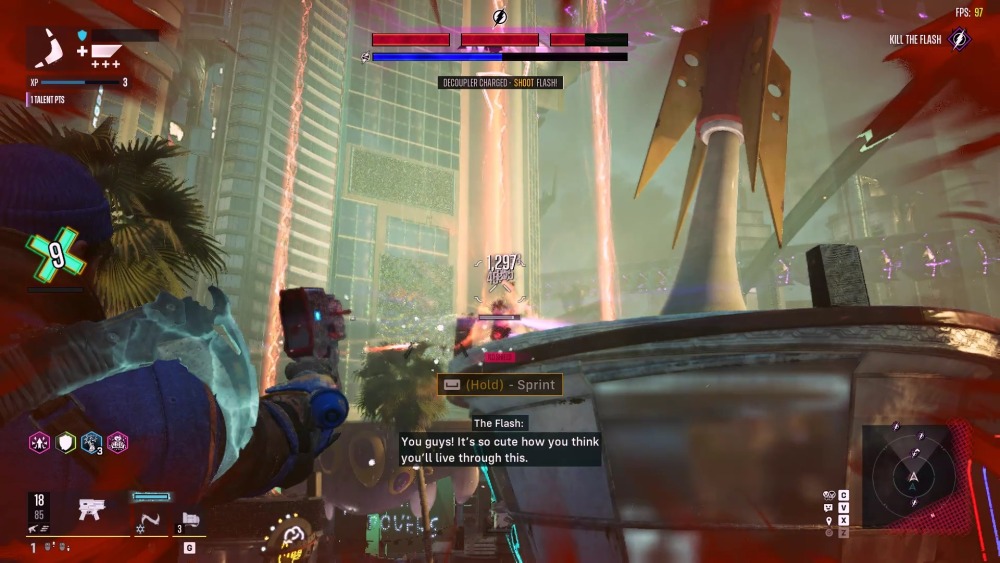Choose the equipped submachine gun weapon slot
Image resolution: width=1000 pixels, height=563 pixels.
tap(93, 511)
